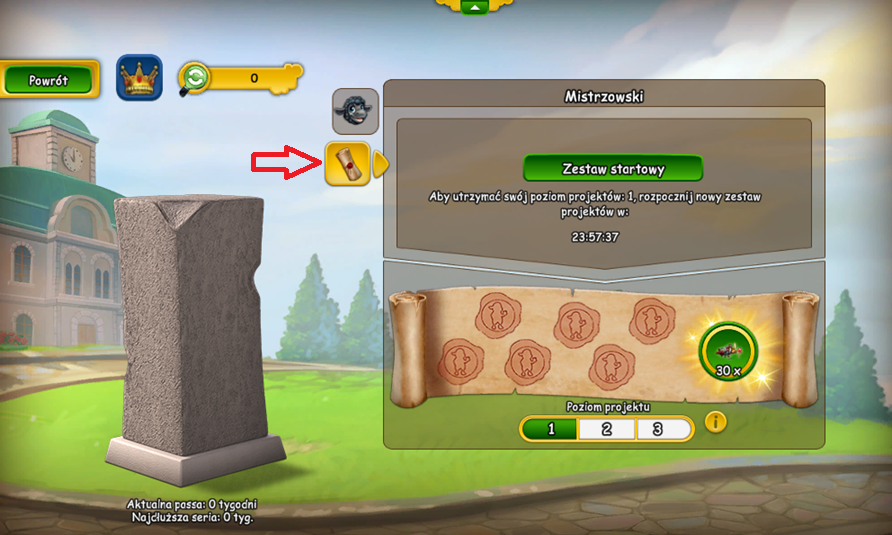This screenshot has height=535, width=892.
Task: Choose project level 1
Action: 549,429
